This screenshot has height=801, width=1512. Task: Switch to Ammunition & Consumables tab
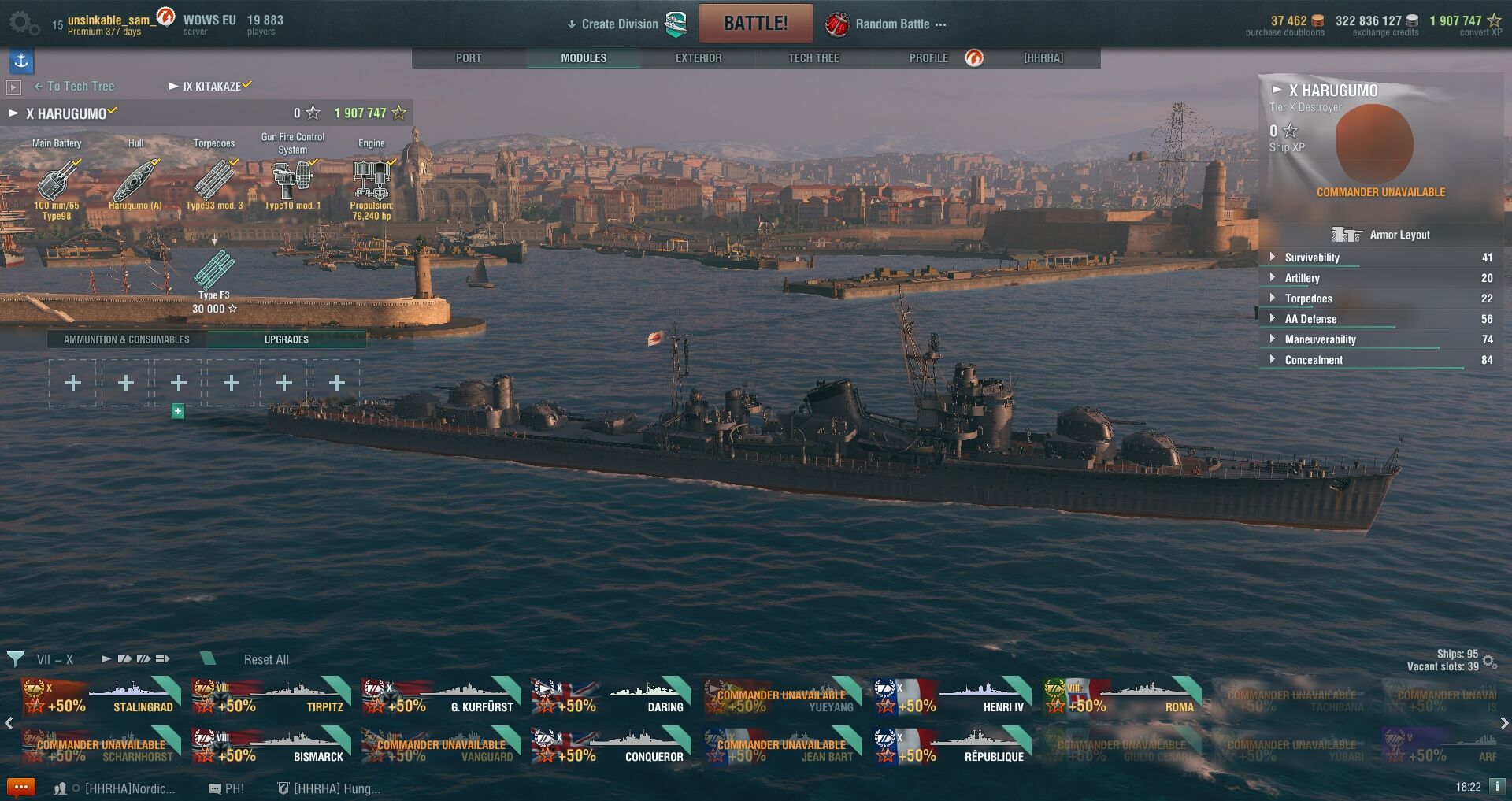pos(127,339)
